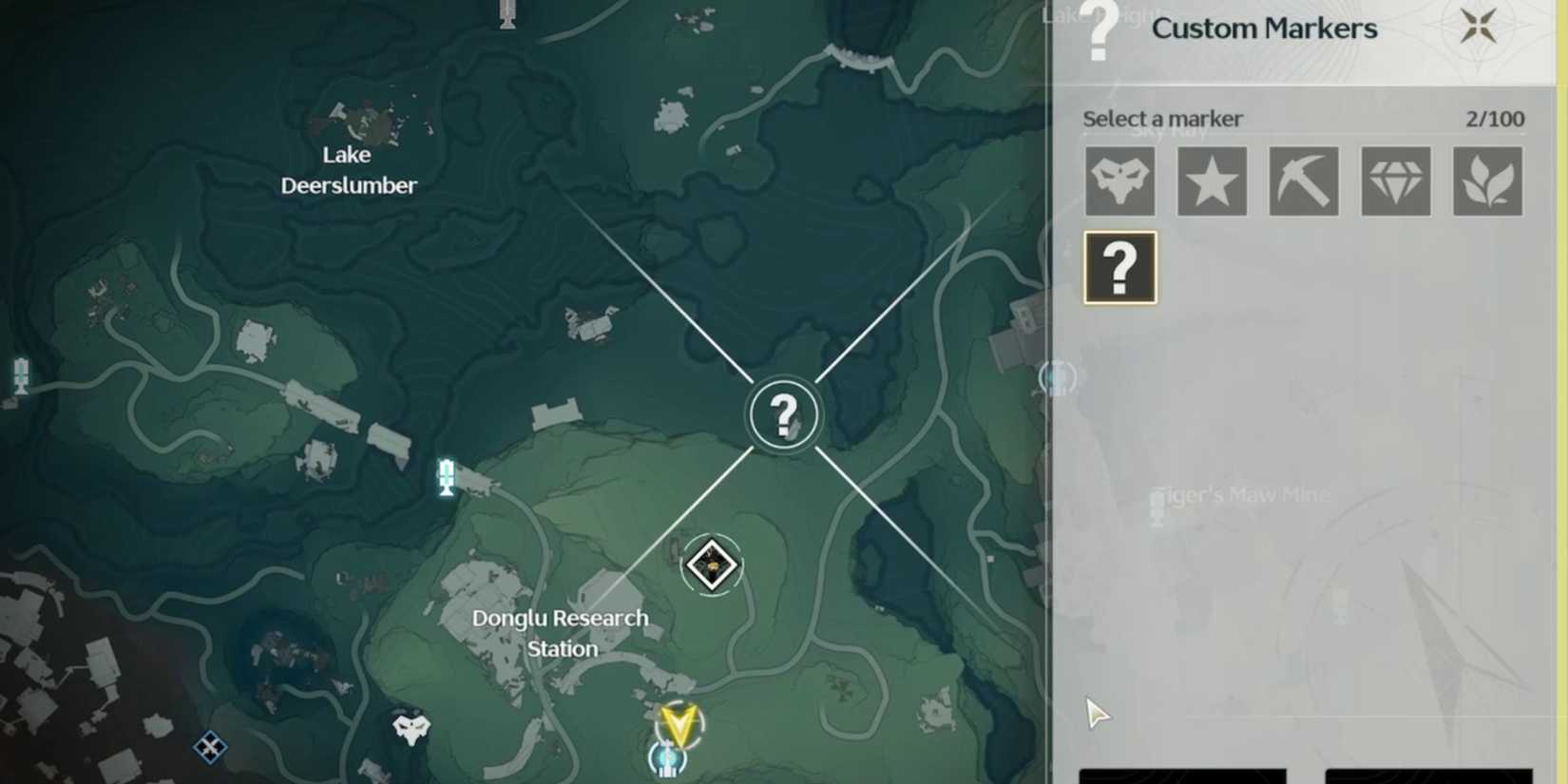Select the diamond gem marker icon
Viewport: 1568px width, 784px height.
pyautogui.click(x=1395, y=181)
